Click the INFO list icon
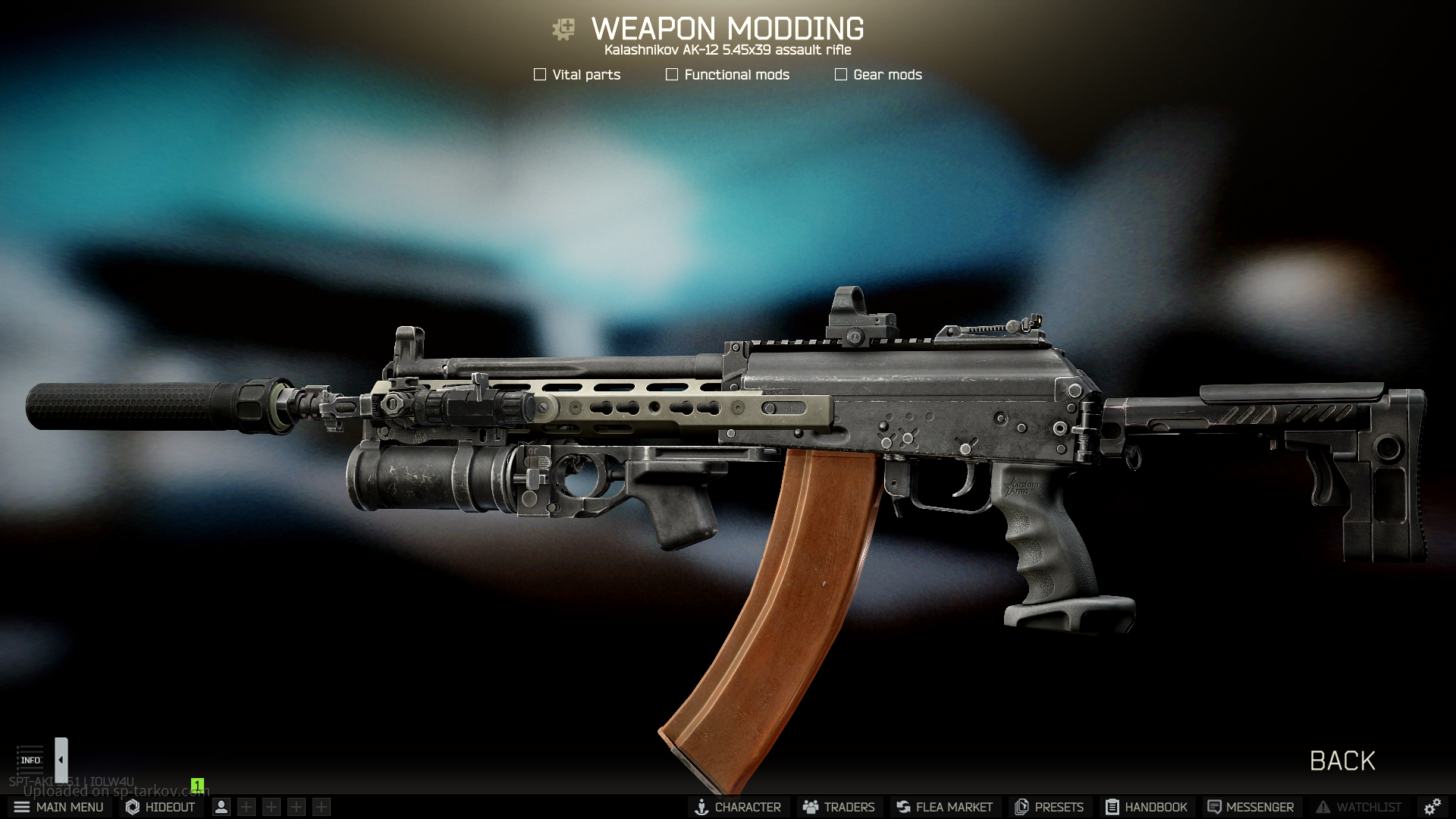Image resolution: width=1456 pixels, height=819 pixels. pos(30,759)
